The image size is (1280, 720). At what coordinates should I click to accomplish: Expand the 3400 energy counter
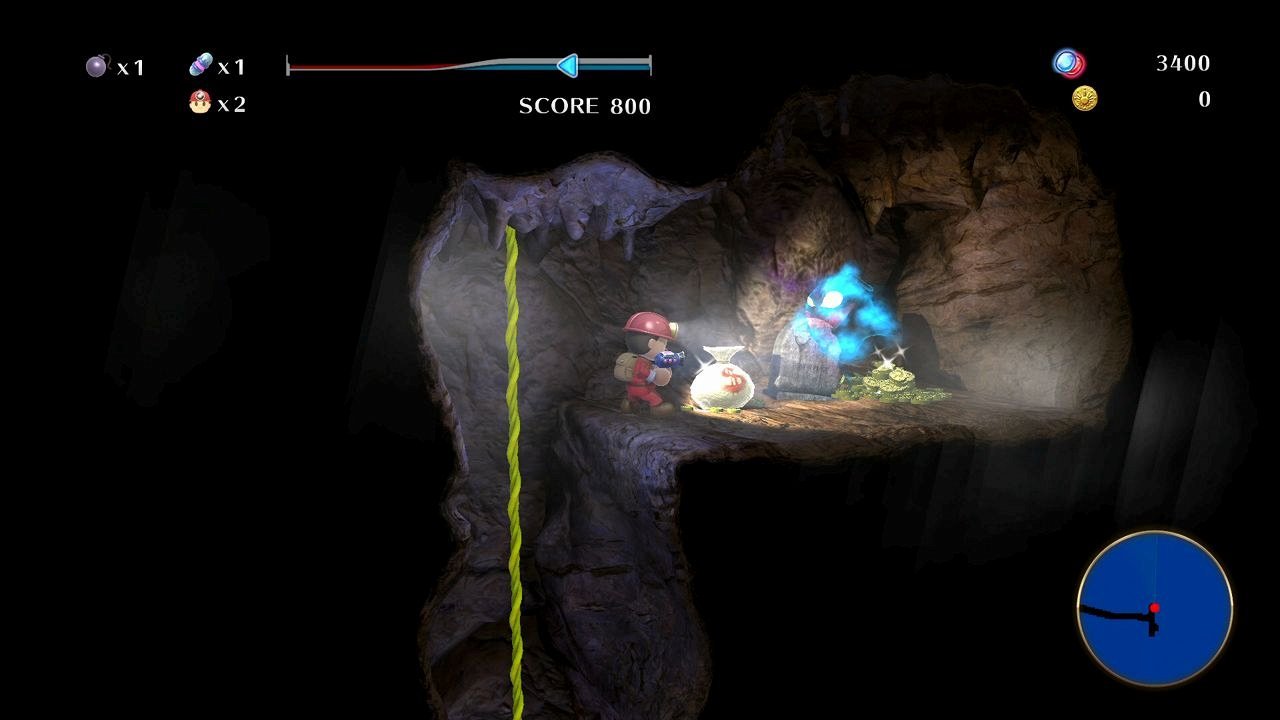1182,63
